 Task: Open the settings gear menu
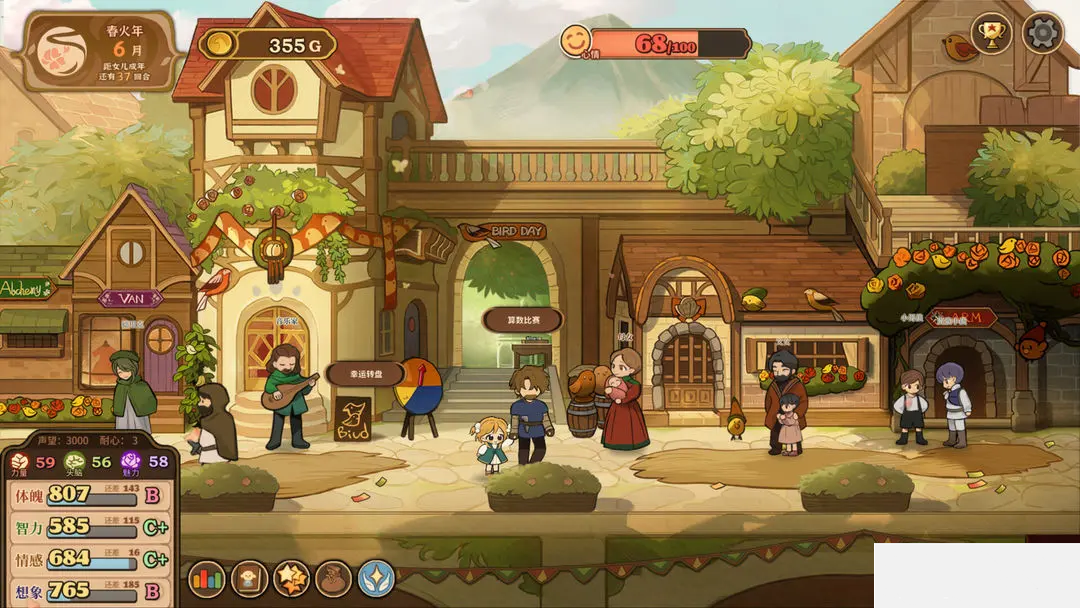click(x=1042, y=34)
